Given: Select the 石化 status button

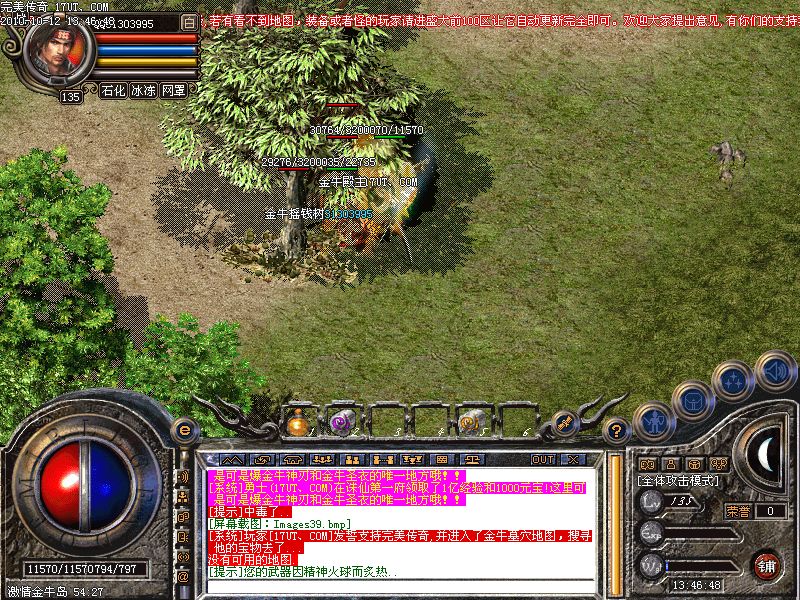Looking at the screenshot, I should (x=113, y=90).
